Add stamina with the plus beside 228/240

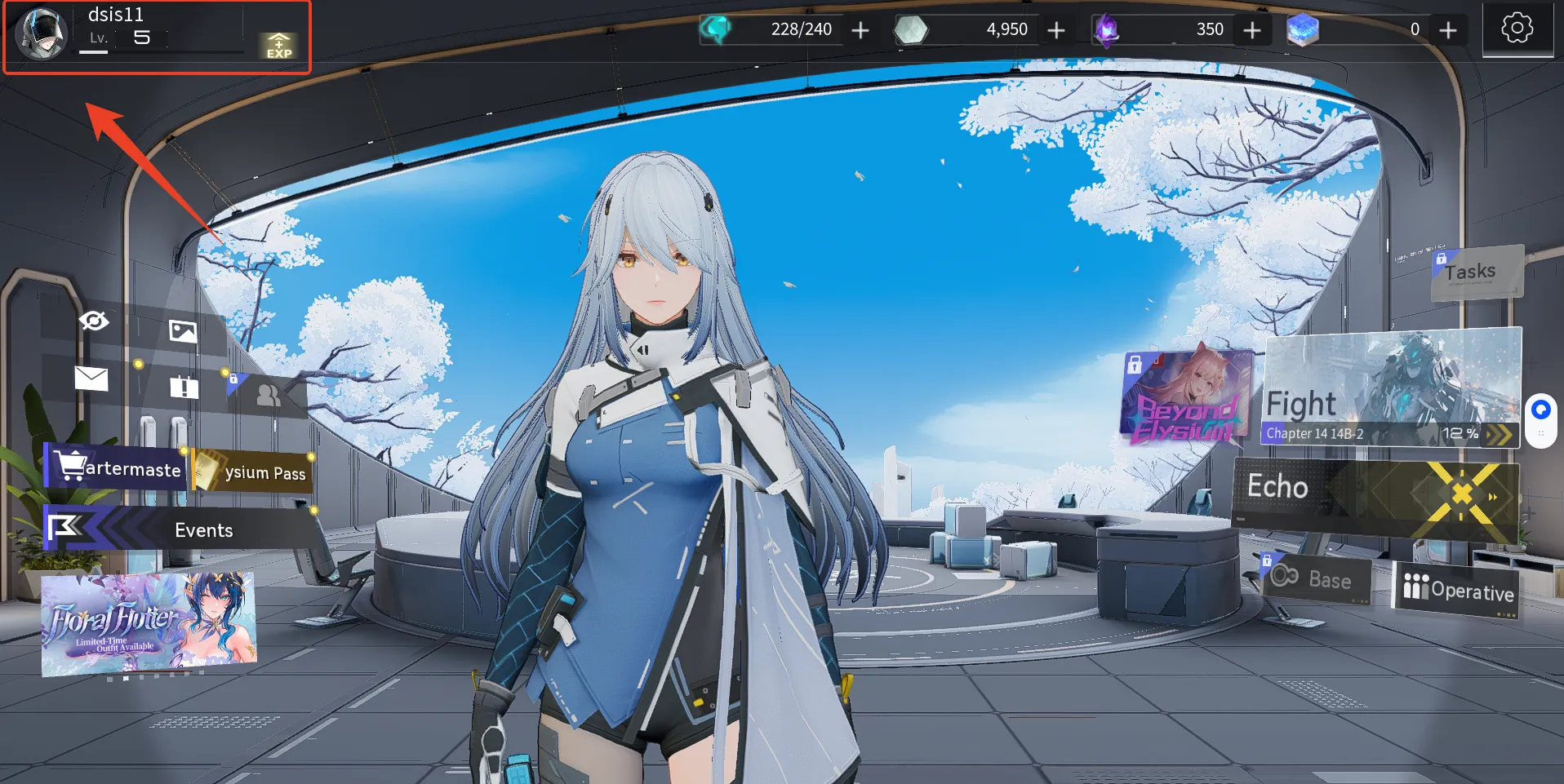click(x=860, y=31)
